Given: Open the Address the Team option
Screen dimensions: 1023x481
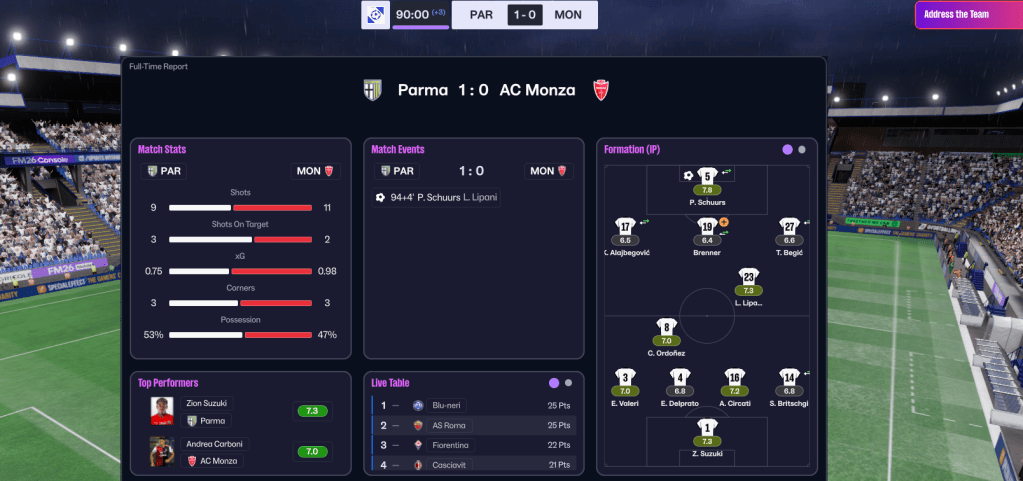Looking at the screenshot, I should coord(968,15).
